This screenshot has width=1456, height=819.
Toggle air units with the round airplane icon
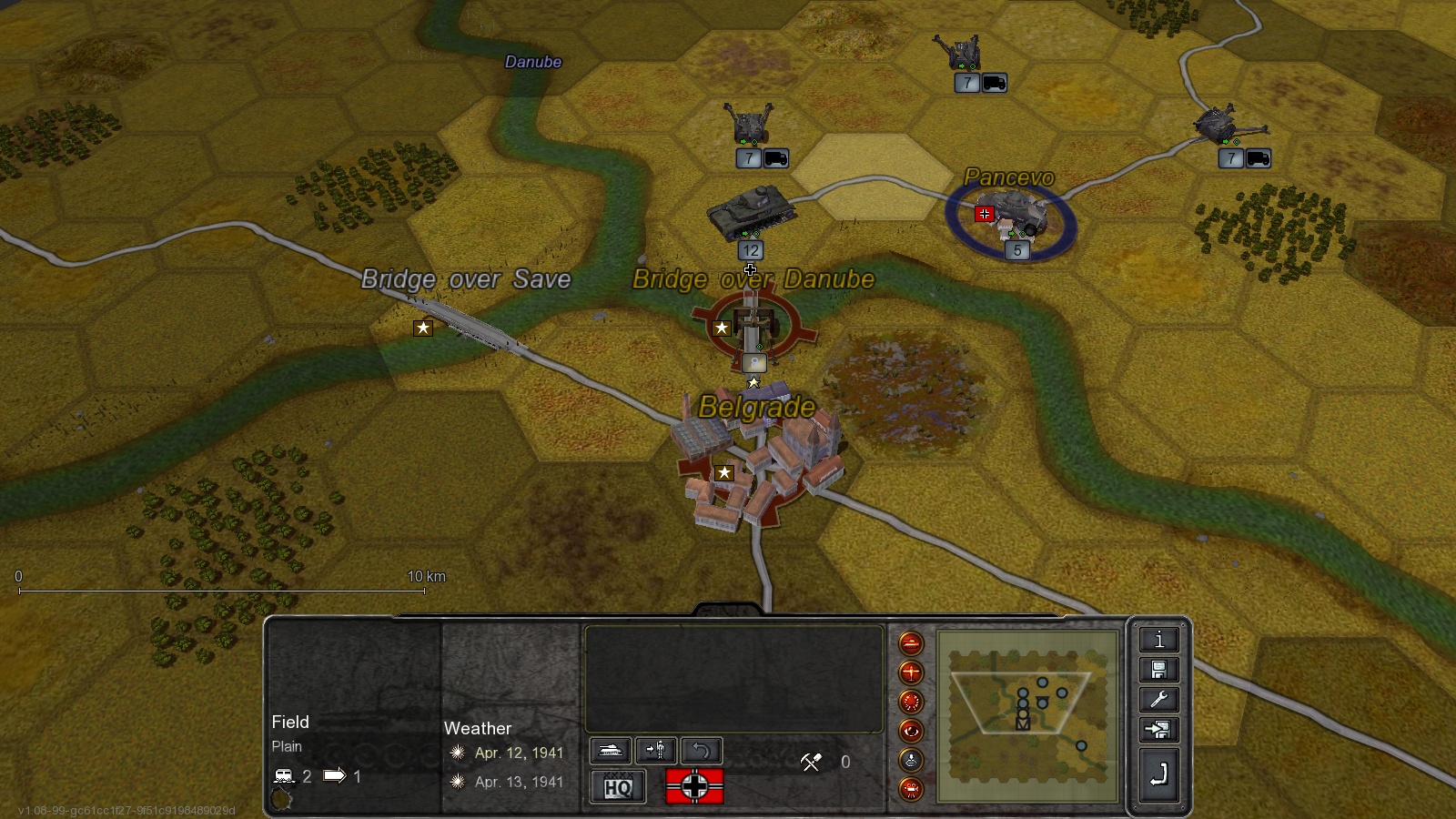coord(911,672)
